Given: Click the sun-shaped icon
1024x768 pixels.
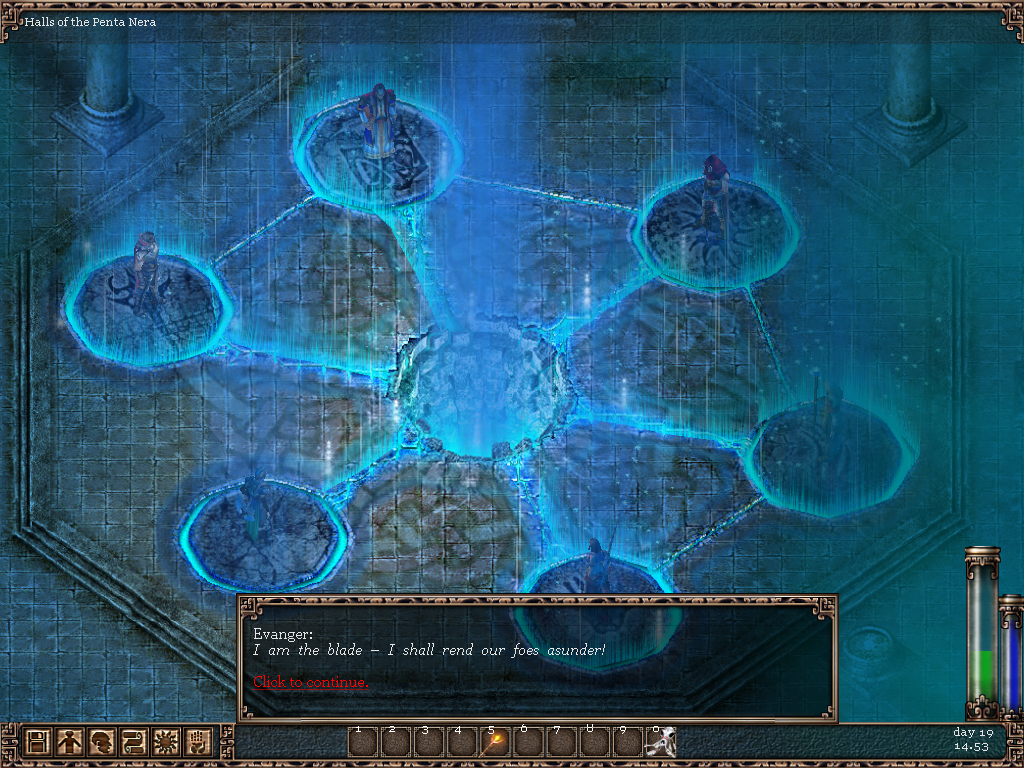Looking at the screenshot, I should (x=166, y=743).
